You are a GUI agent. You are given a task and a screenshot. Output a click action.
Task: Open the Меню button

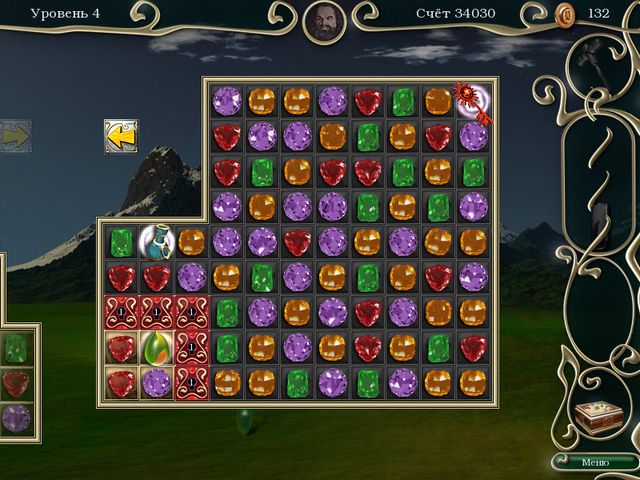click(594, 461)
